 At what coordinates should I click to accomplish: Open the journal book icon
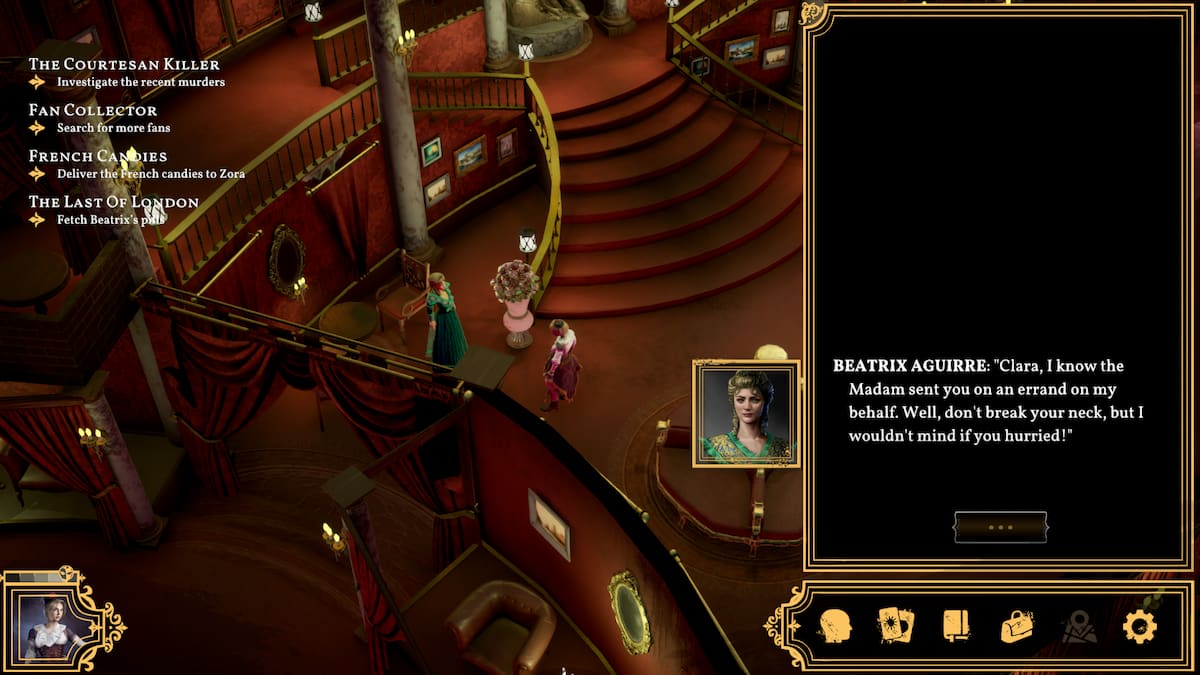coord(956,626)
